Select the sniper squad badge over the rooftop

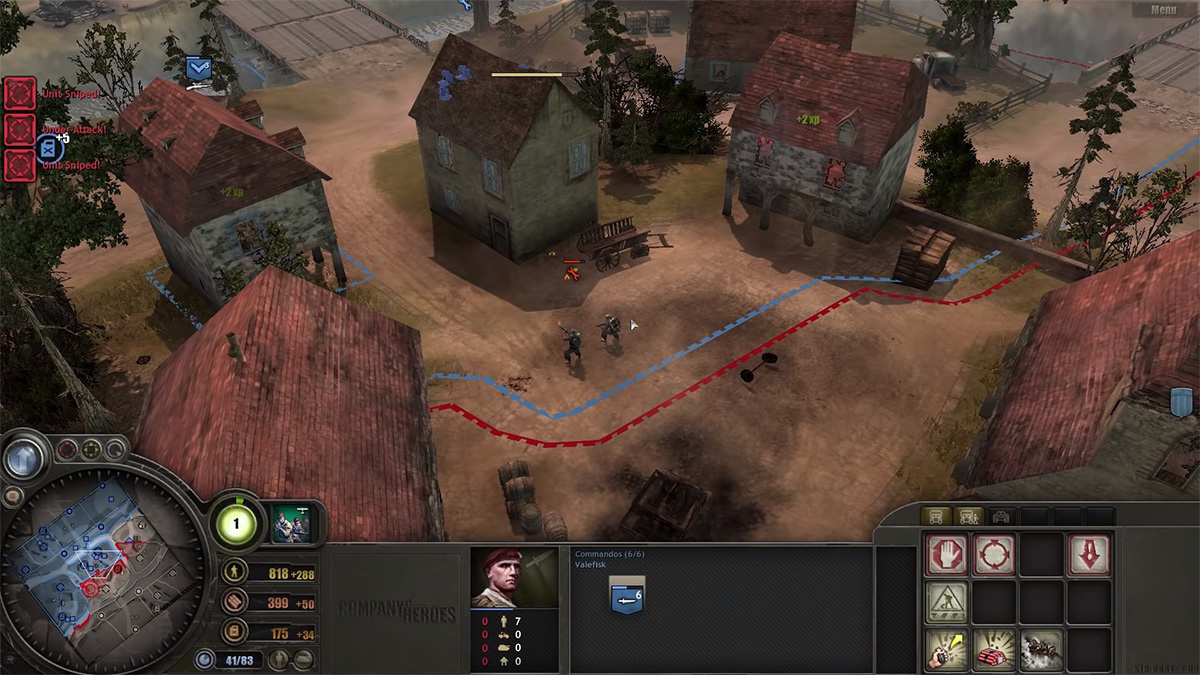click(x=198, y=69)
